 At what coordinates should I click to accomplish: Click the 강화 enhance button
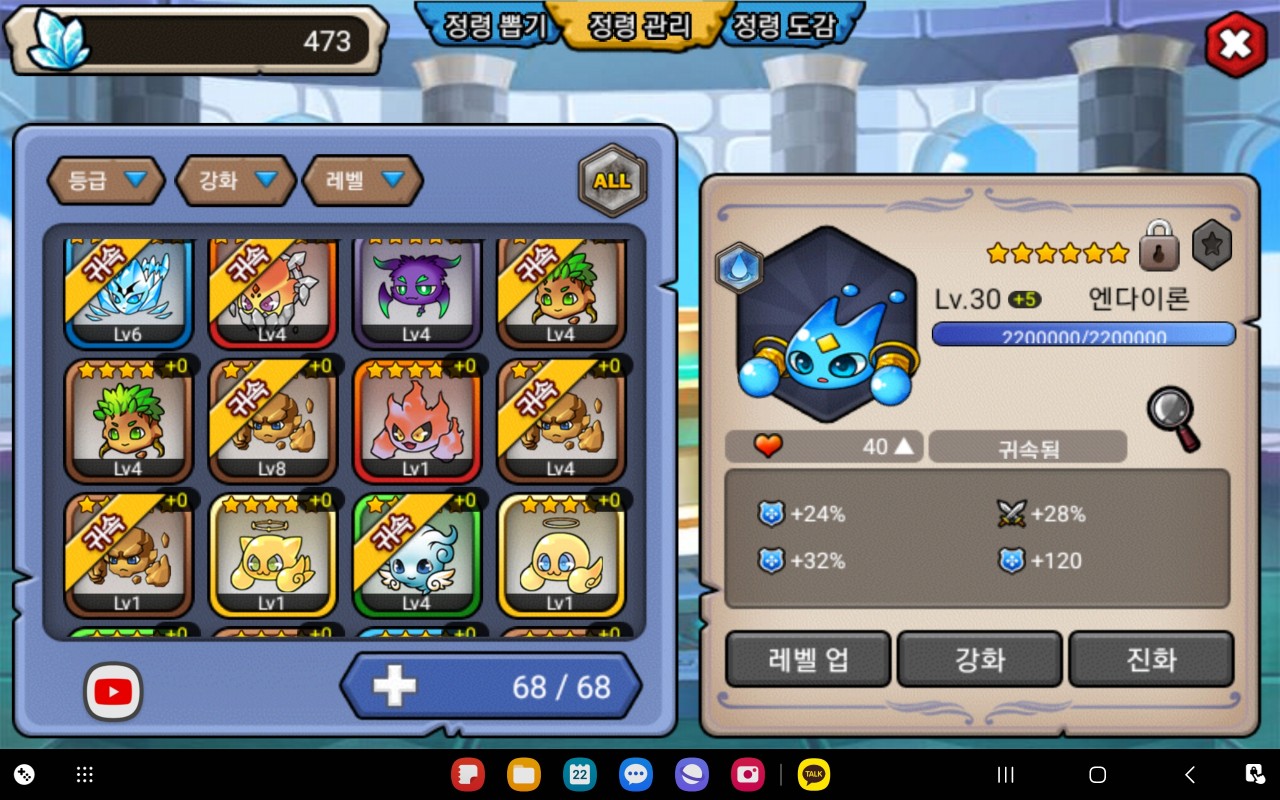point(979,659)
